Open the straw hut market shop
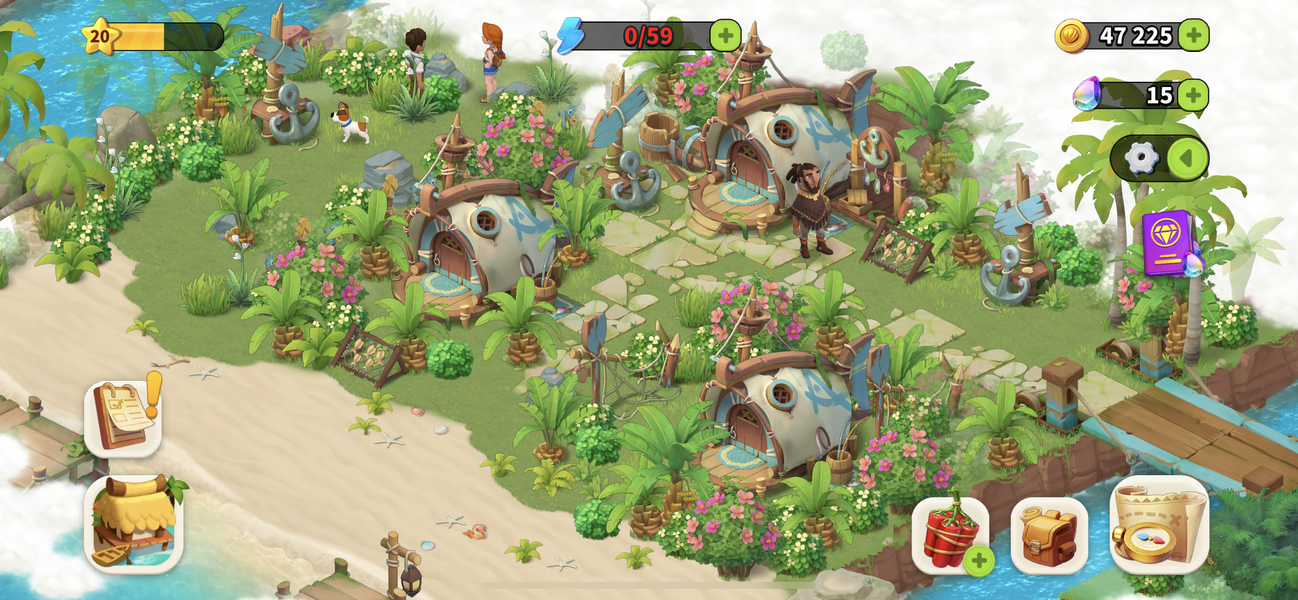This screenshot has height=600, width=1298. tap(133, 524)
